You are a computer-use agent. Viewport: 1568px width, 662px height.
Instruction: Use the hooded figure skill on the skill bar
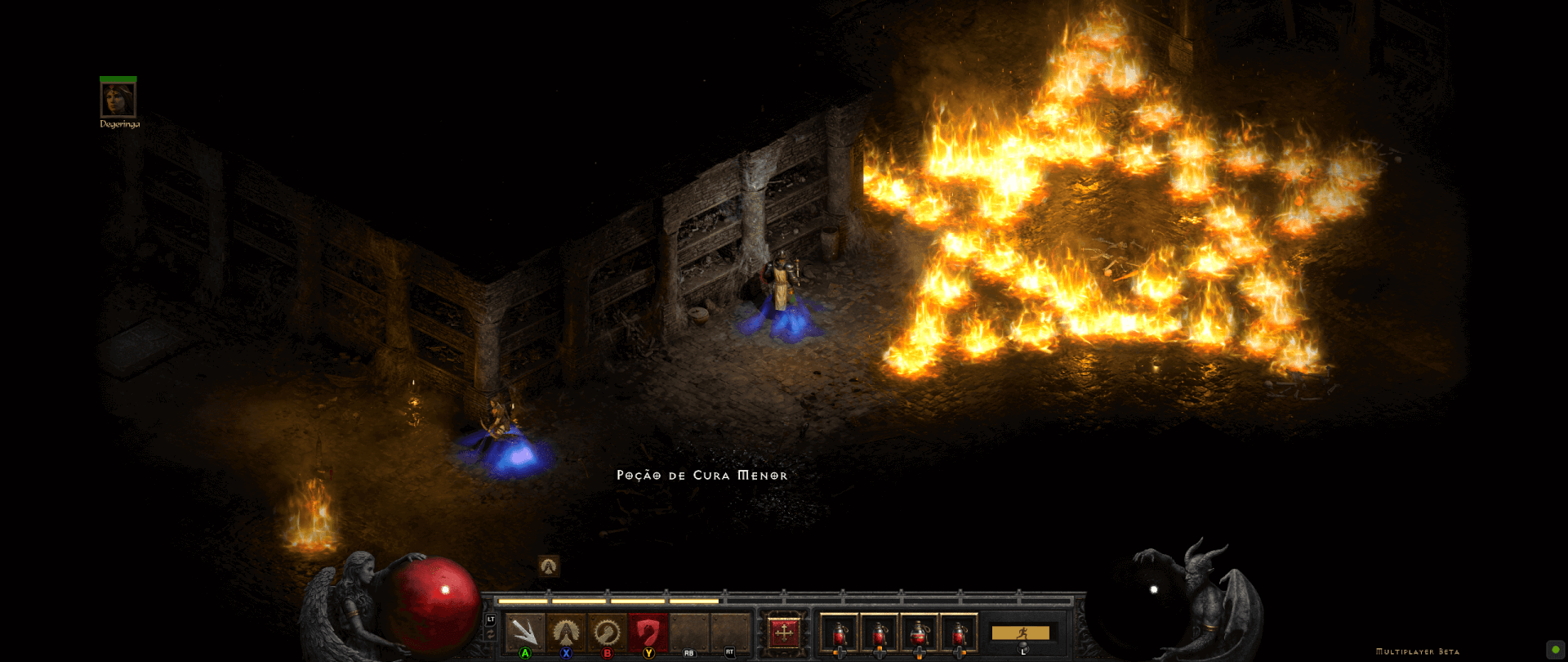[565, 632]
